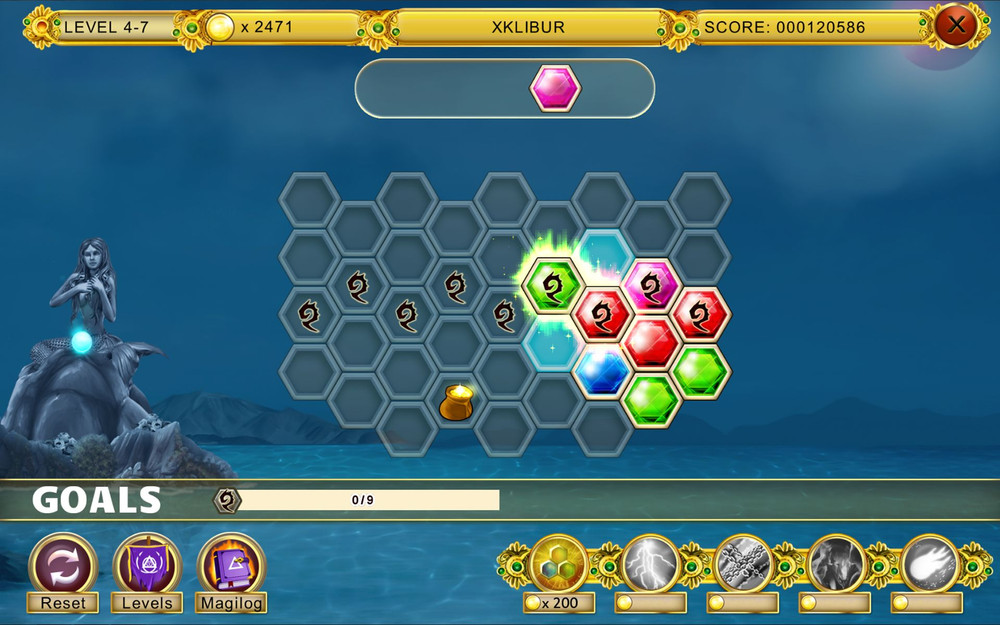Screen dimensions: 1000x625
Task: Activate the fire flames power-up
Action: 836,565
